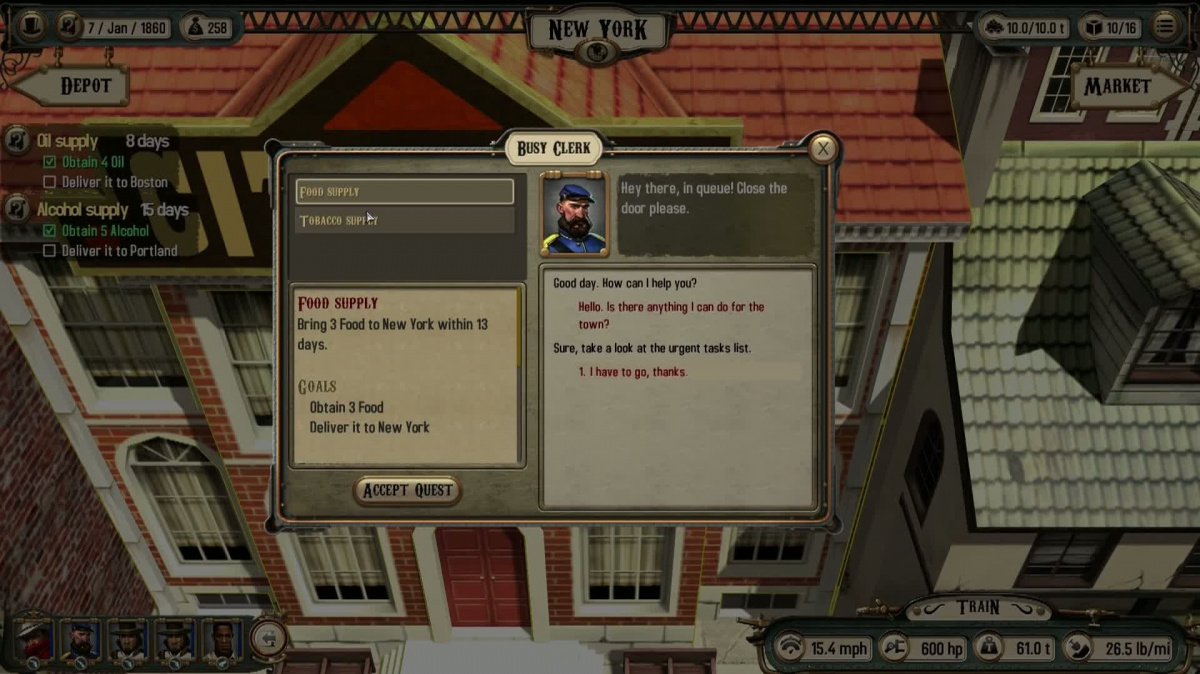This screenshot has height=674, width=1200.
Task: Open the Train panel
Action: click(977, 607)
